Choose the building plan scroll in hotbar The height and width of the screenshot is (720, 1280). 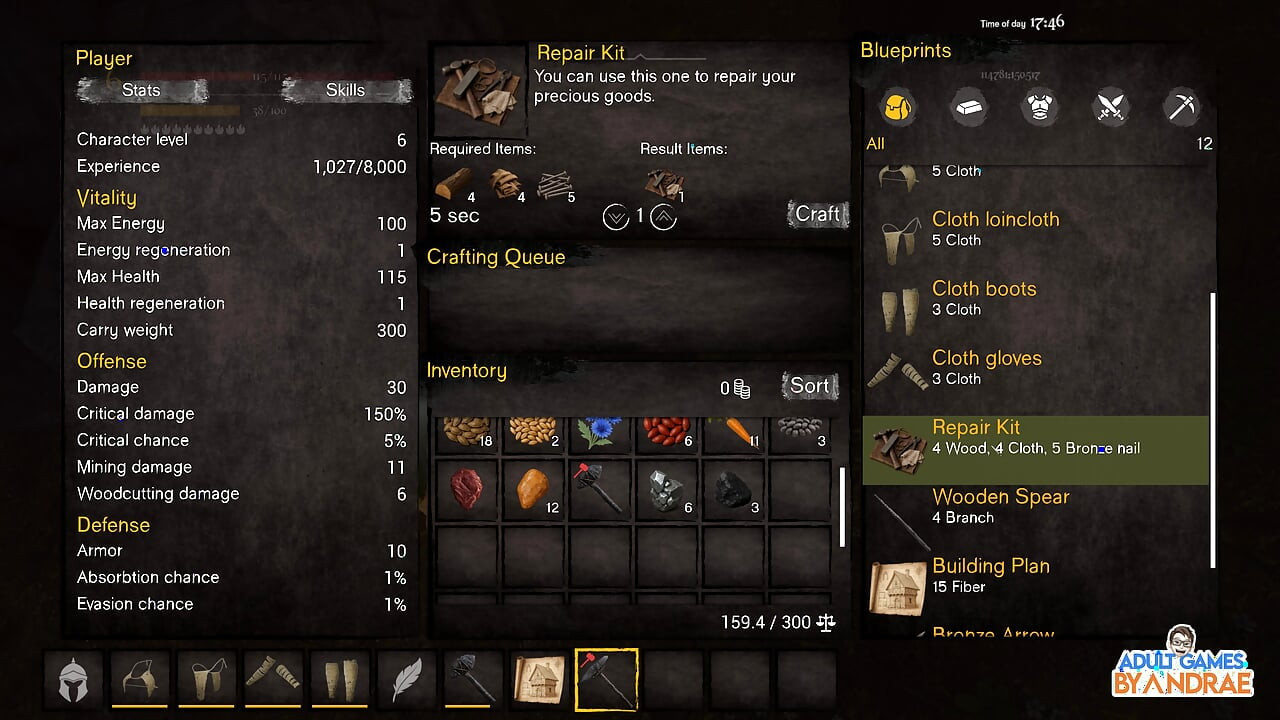click(540, 679)
